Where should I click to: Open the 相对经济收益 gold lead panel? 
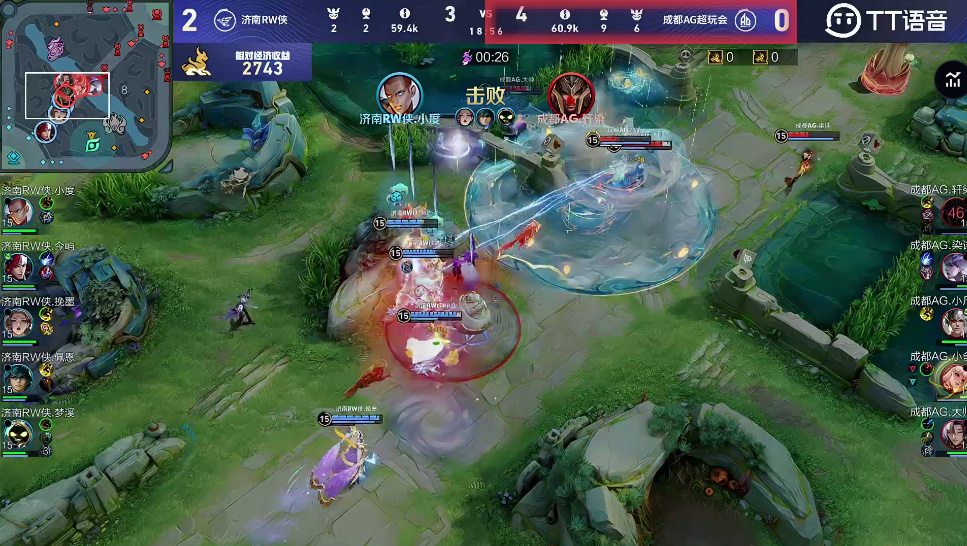(x=244, y=61)
